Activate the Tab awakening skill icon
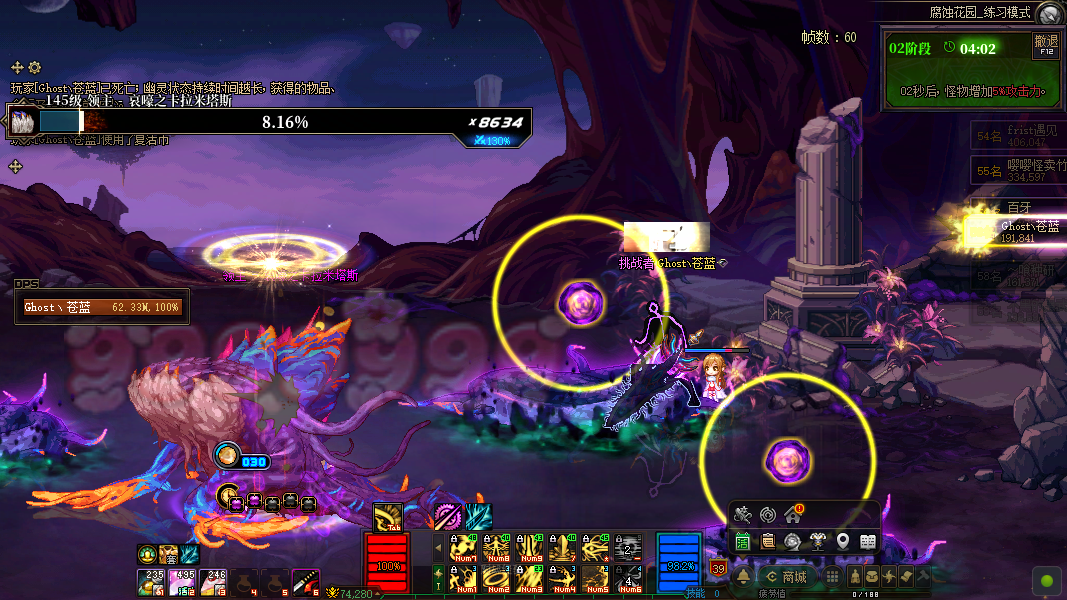Screen dimensions: 1067x600 click(387, 517)
